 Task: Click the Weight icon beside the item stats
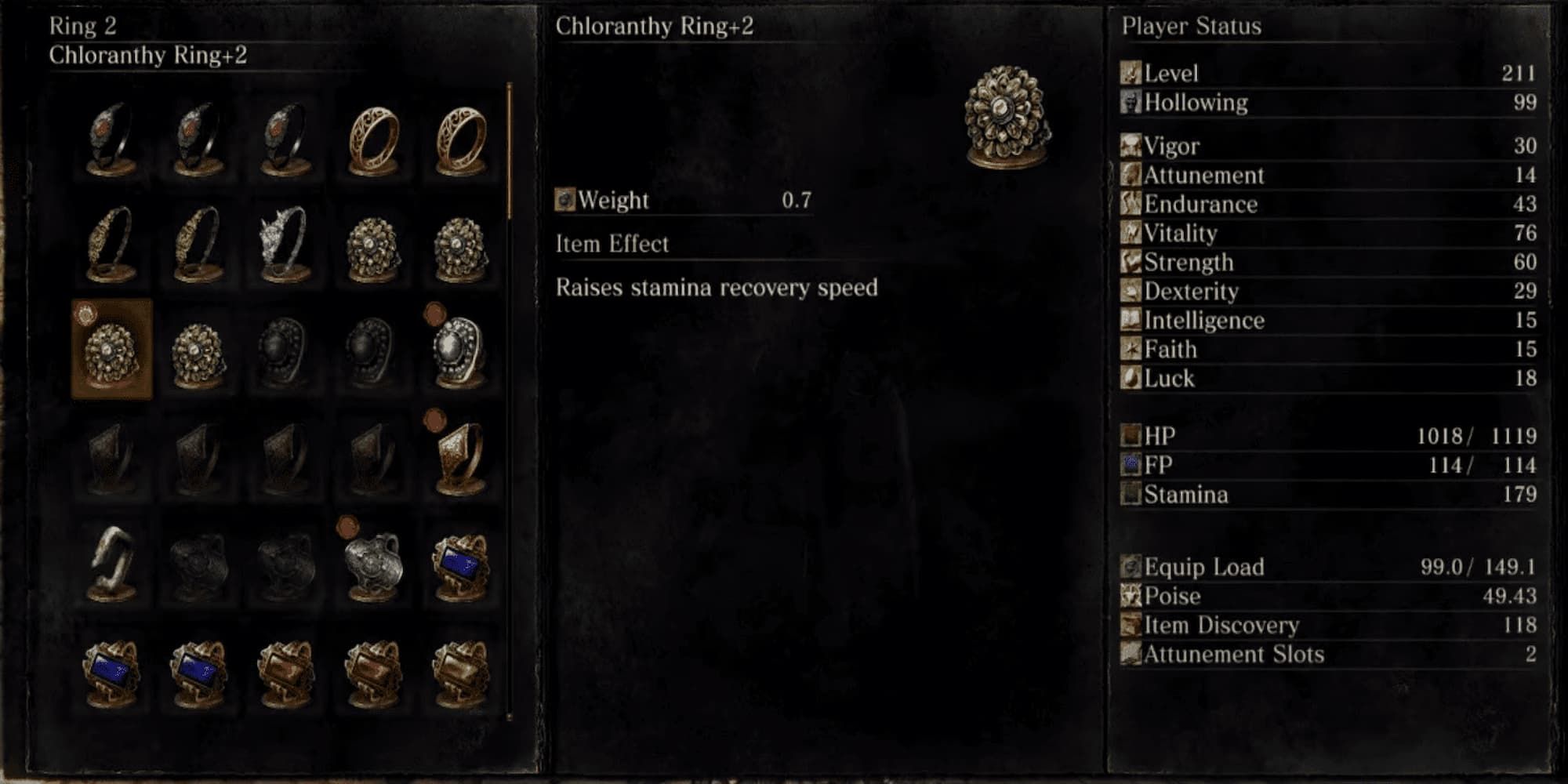(564, 200)
